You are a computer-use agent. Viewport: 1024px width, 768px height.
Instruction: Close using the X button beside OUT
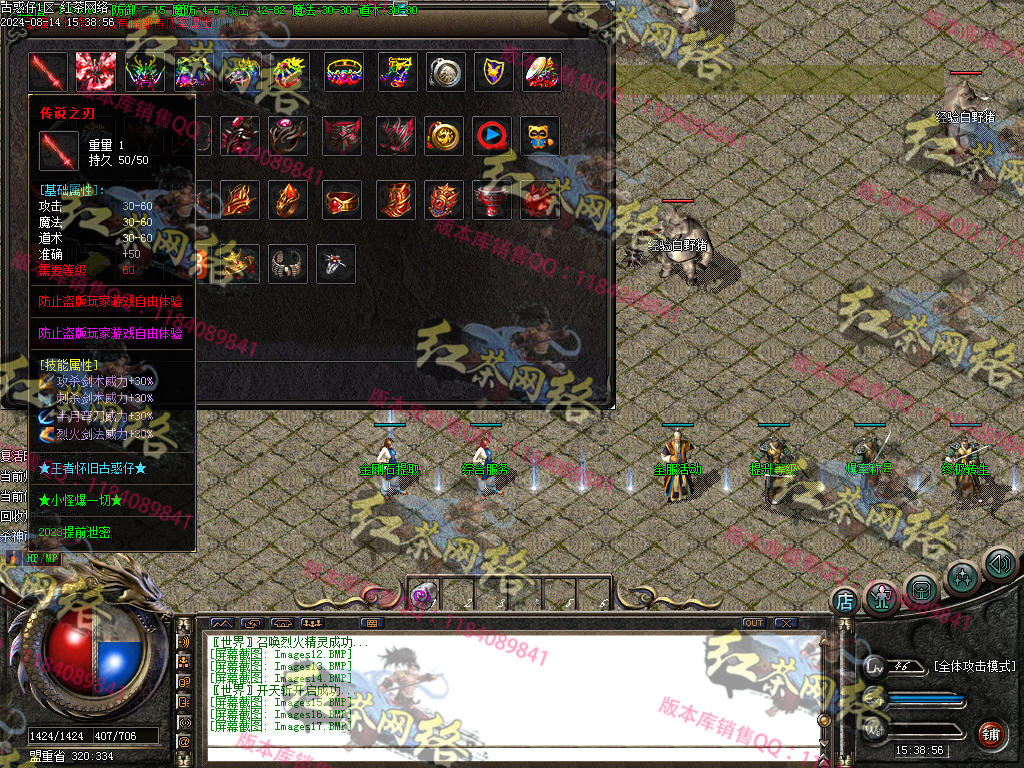pyautogui.click(x=785, y=623)
